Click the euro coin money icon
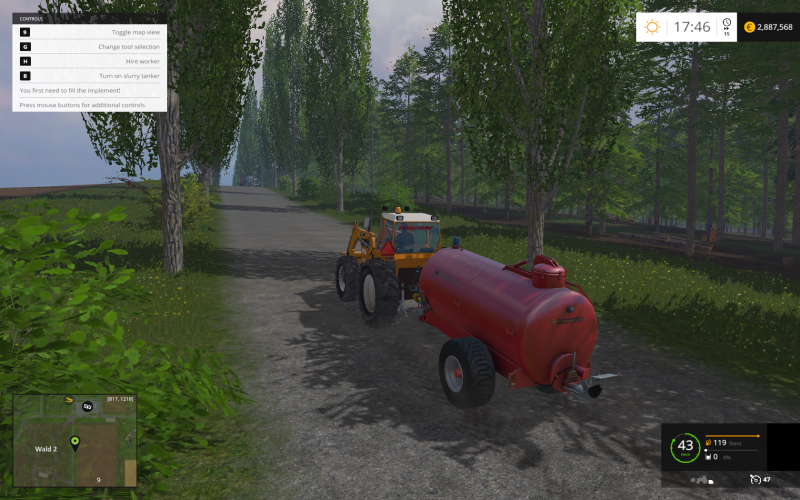The width and height of the screenshot is (800, 500). 750,28
